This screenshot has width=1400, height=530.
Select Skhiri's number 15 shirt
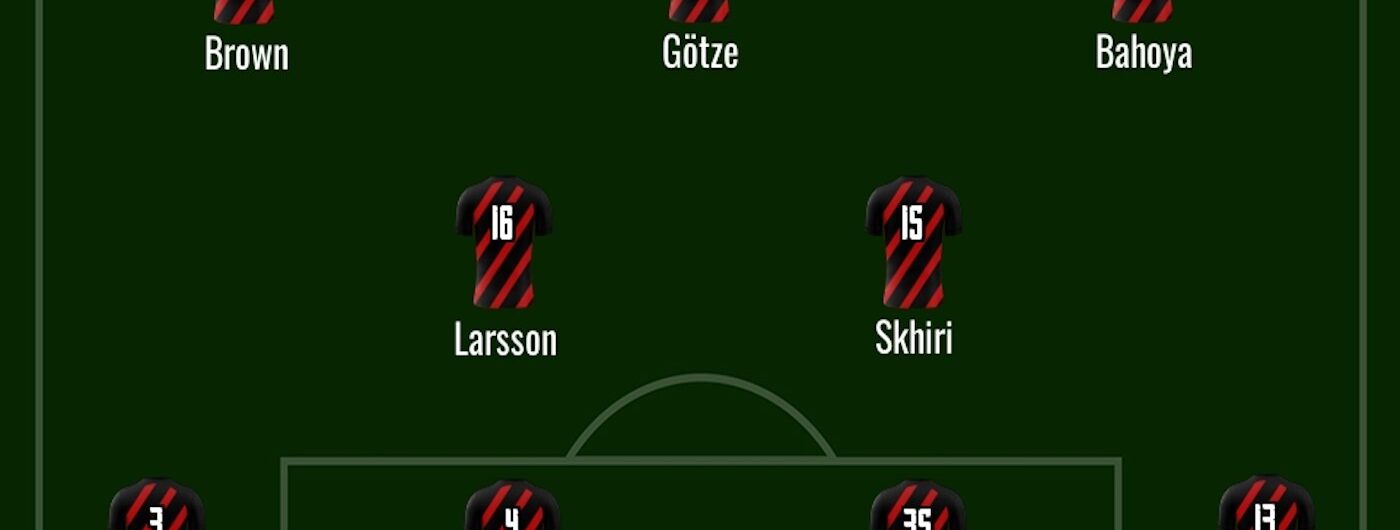(x=913, y=242)
